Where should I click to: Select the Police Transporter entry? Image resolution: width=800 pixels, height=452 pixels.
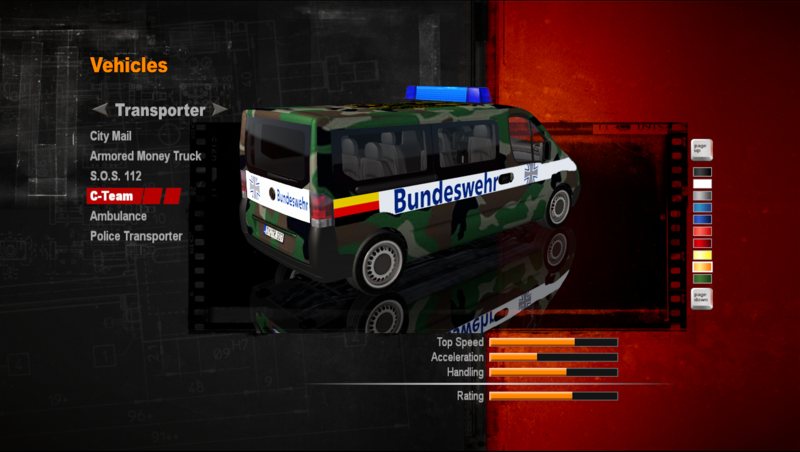coord(136,236)
